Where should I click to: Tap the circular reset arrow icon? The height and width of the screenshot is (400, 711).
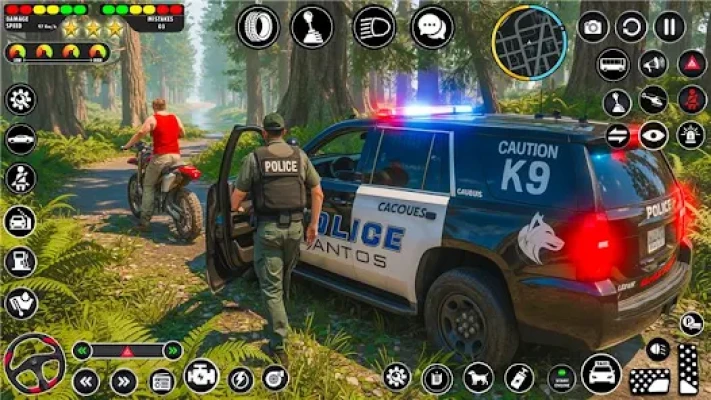tap(631, 27)
